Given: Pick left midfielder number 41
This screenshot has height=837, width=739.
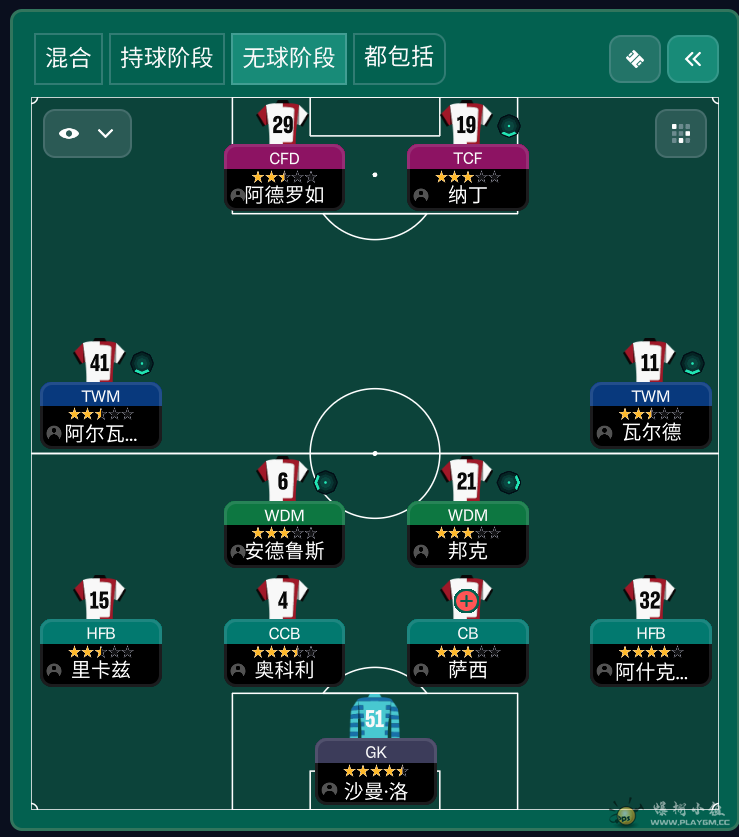Looking at the screenshot, I should coord(100,414).
